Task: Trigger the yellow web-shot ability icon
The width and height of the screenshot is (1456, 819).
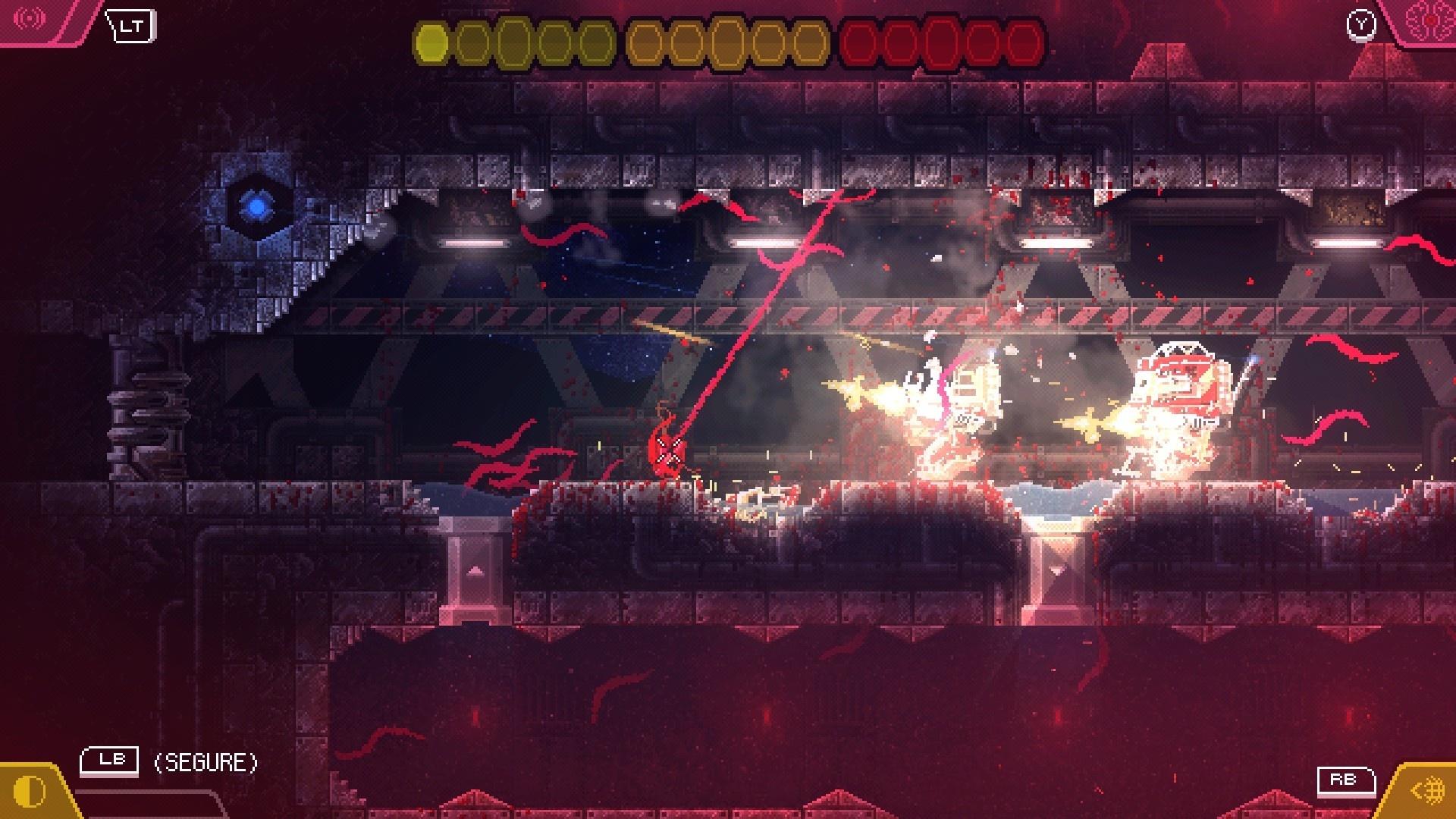Action: 1427,791
